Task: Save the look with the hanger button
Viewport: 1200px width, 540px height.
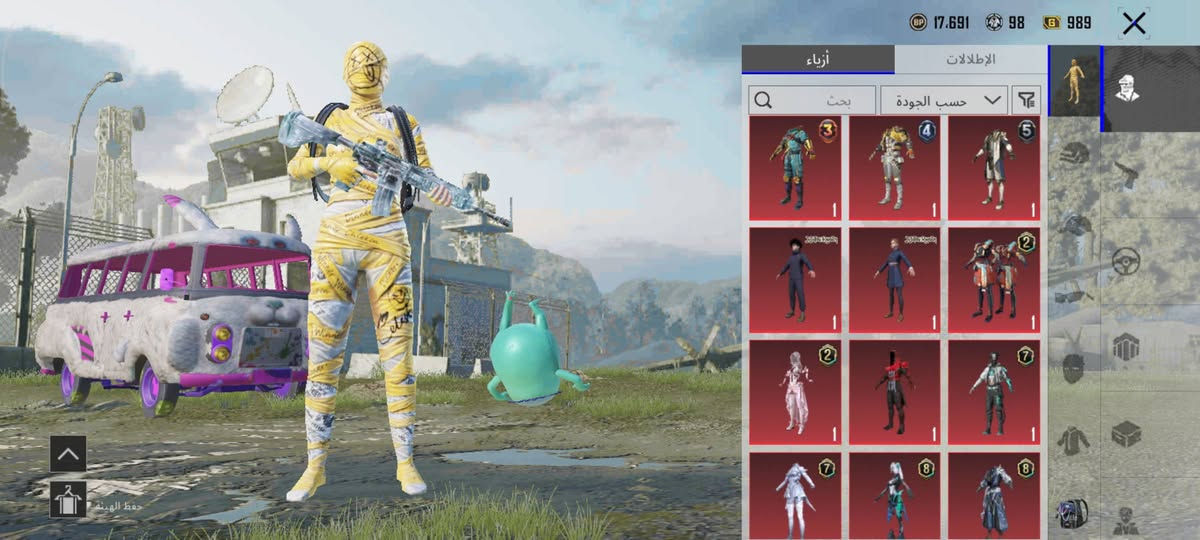Action: pyautogui.click(x=68, y=498)
